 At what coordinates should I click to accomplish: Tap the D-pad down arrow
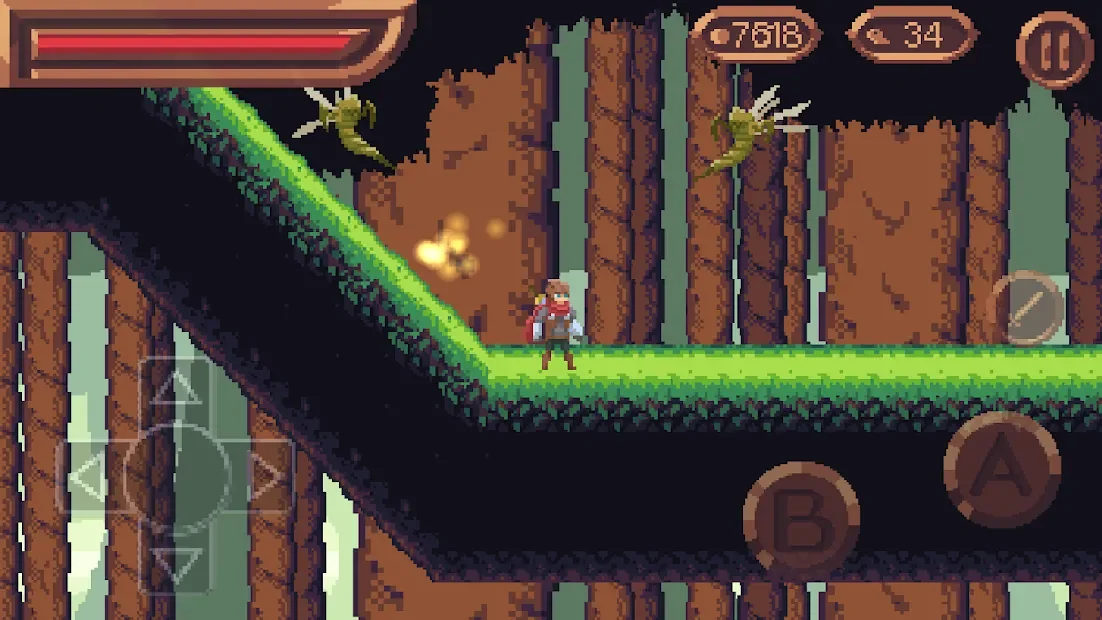(177, 565)
